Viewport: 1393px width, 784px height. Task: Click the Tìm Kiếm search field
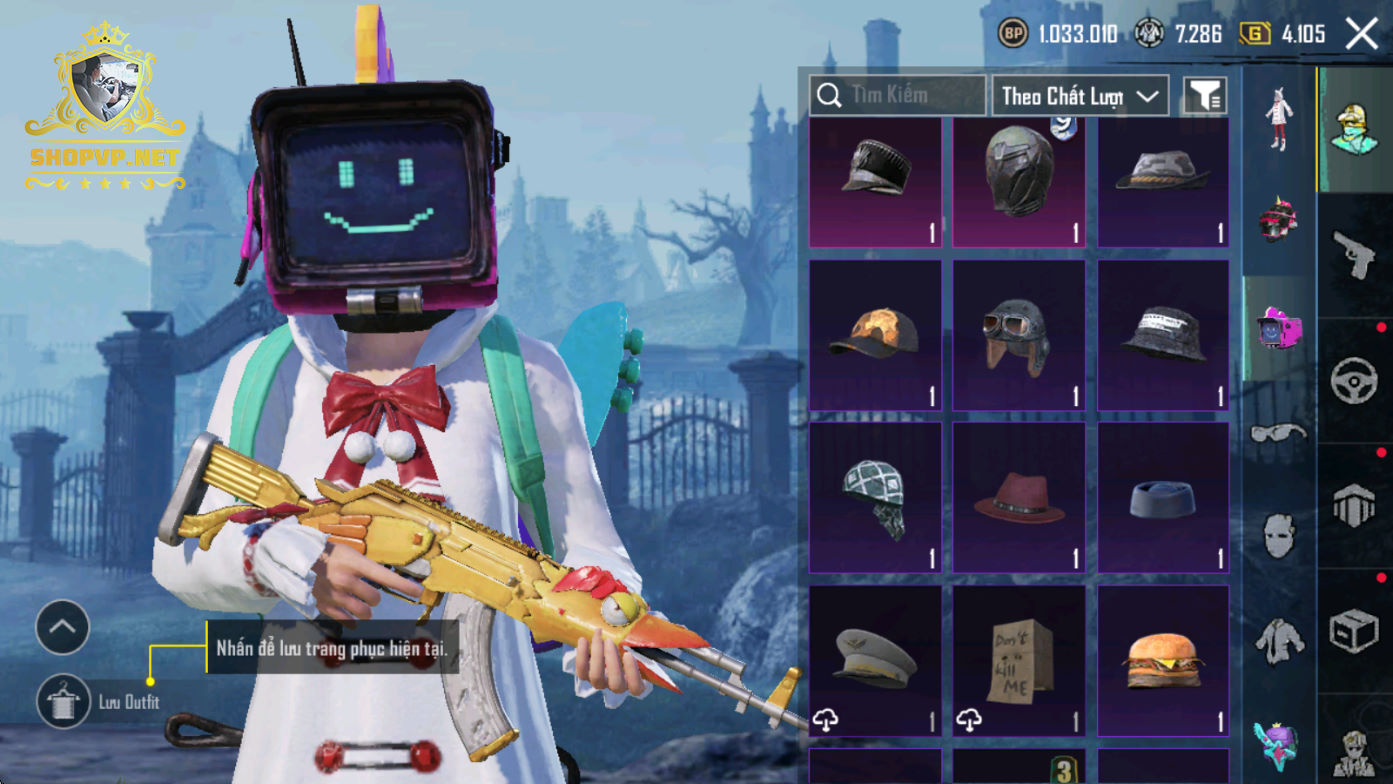click(x=897, y=95)
